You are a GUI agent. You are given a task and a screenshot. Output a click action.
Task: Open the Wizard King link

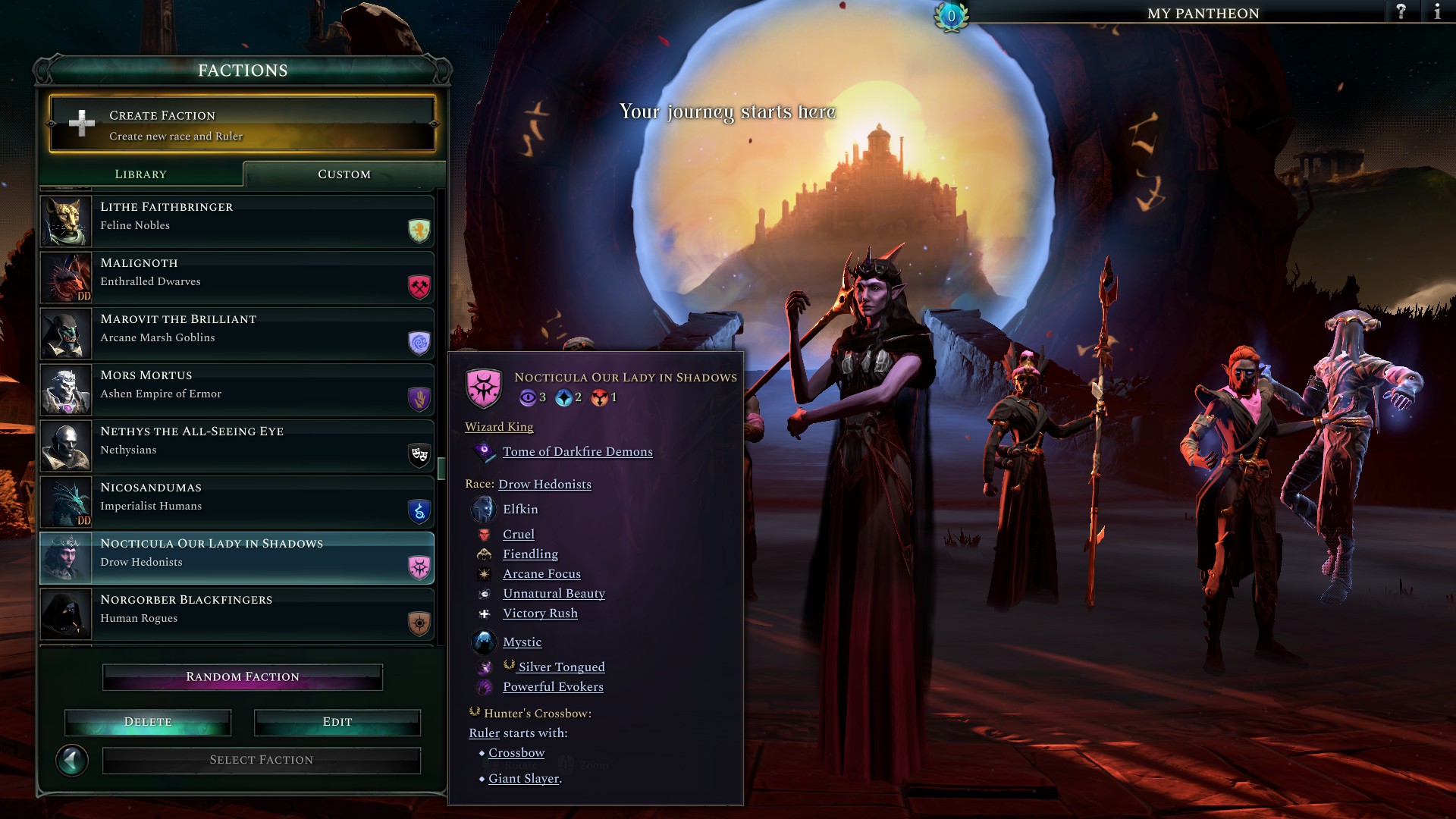point(498,427)
